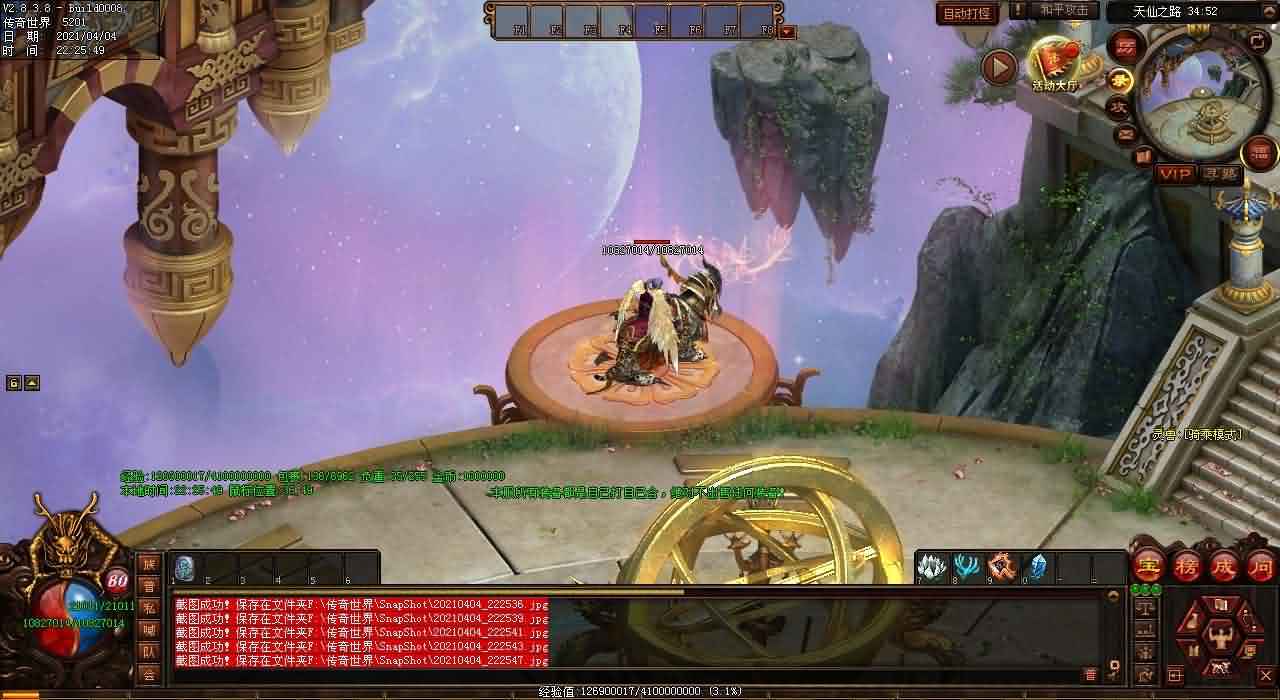The width and height of the screenshot is (1280, 700).
Task: Activate the blue antler skill in slot 8
Action: (966, 566)
